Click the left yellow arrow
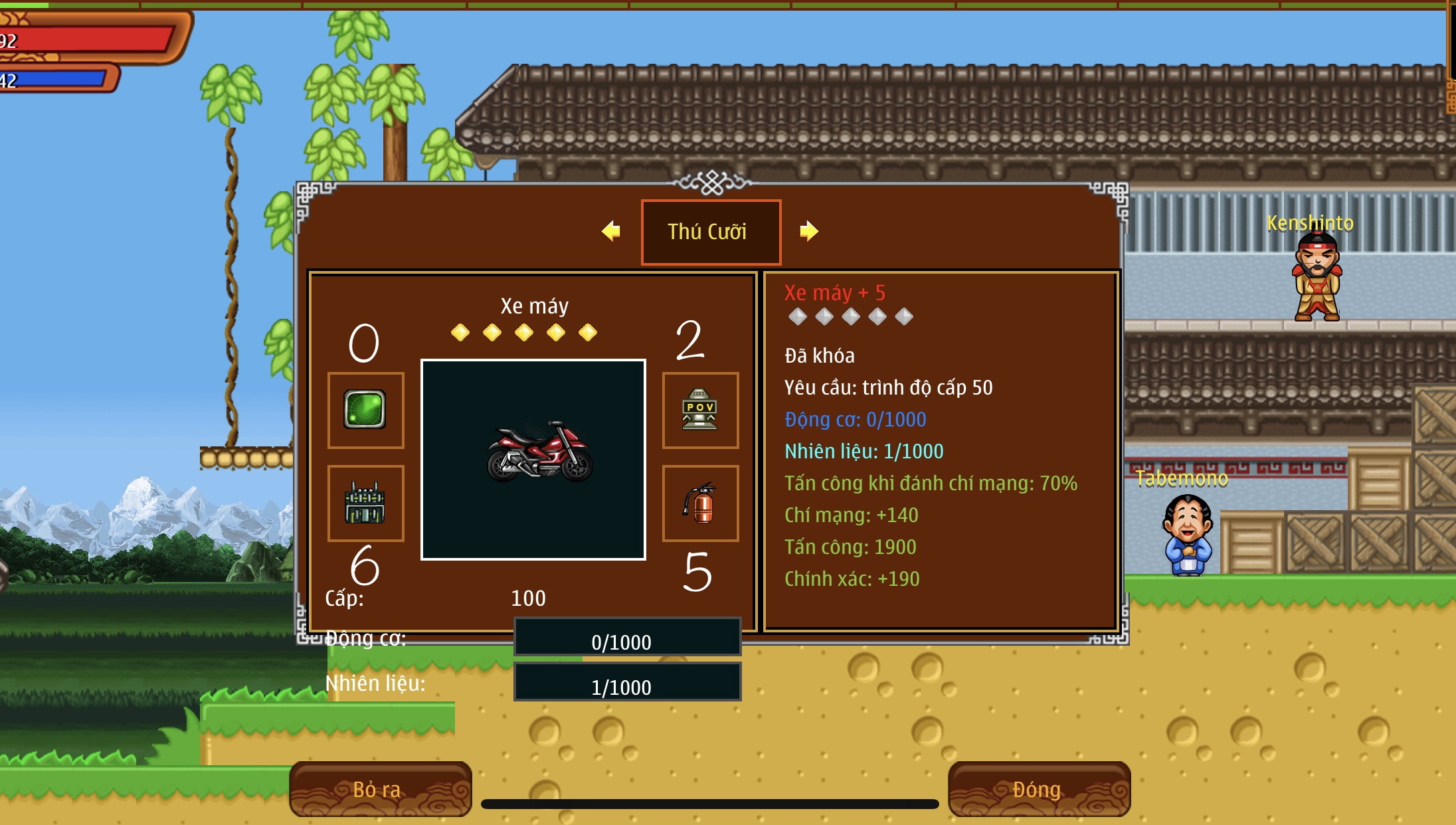The width and height of the screenshot is (1456, 825). pyautogui.click(x=610, y=231)
